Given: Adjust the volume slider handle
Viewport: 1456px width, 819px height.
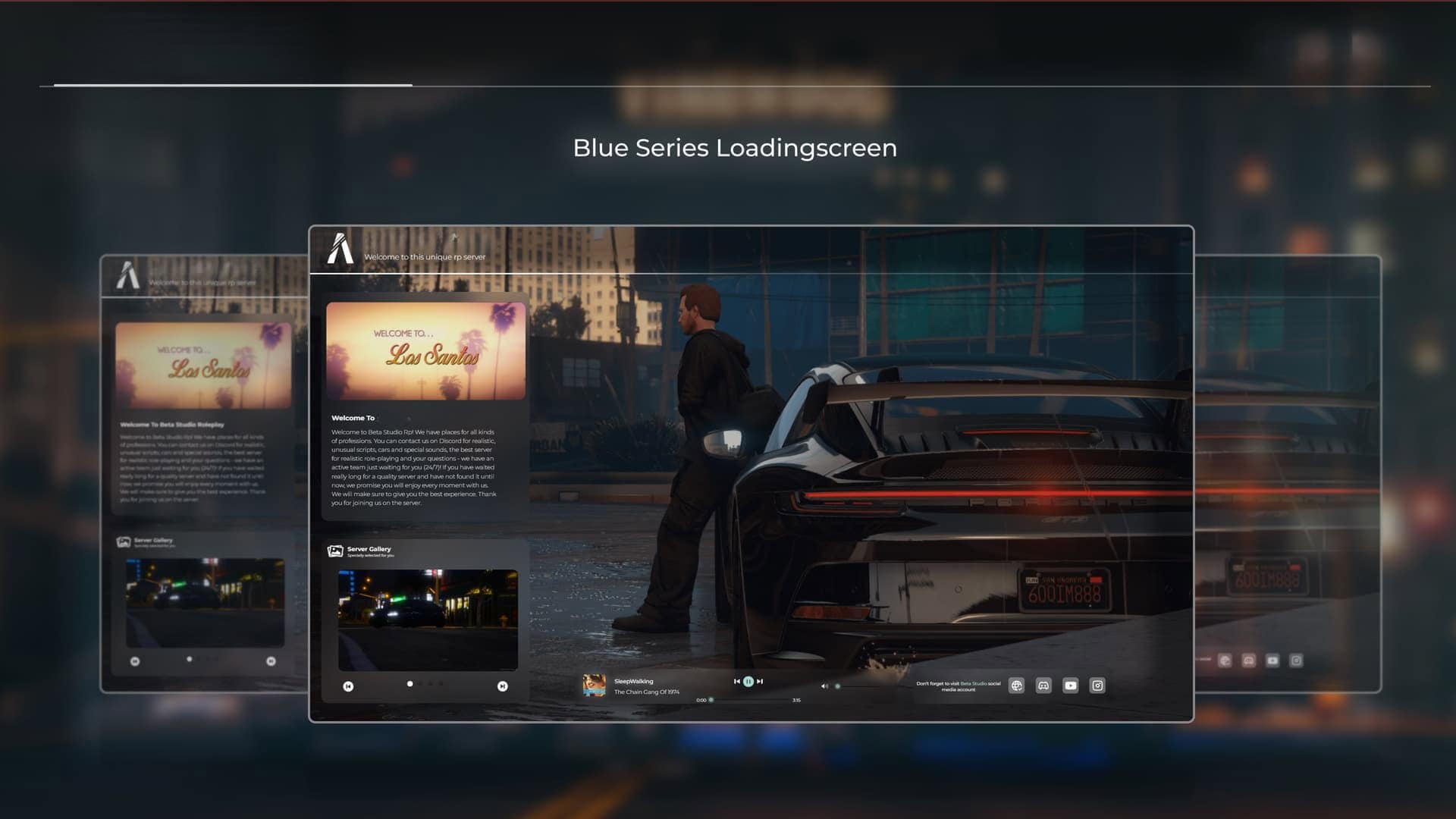Looking at the screenshot, I should [x=837, y=686].
